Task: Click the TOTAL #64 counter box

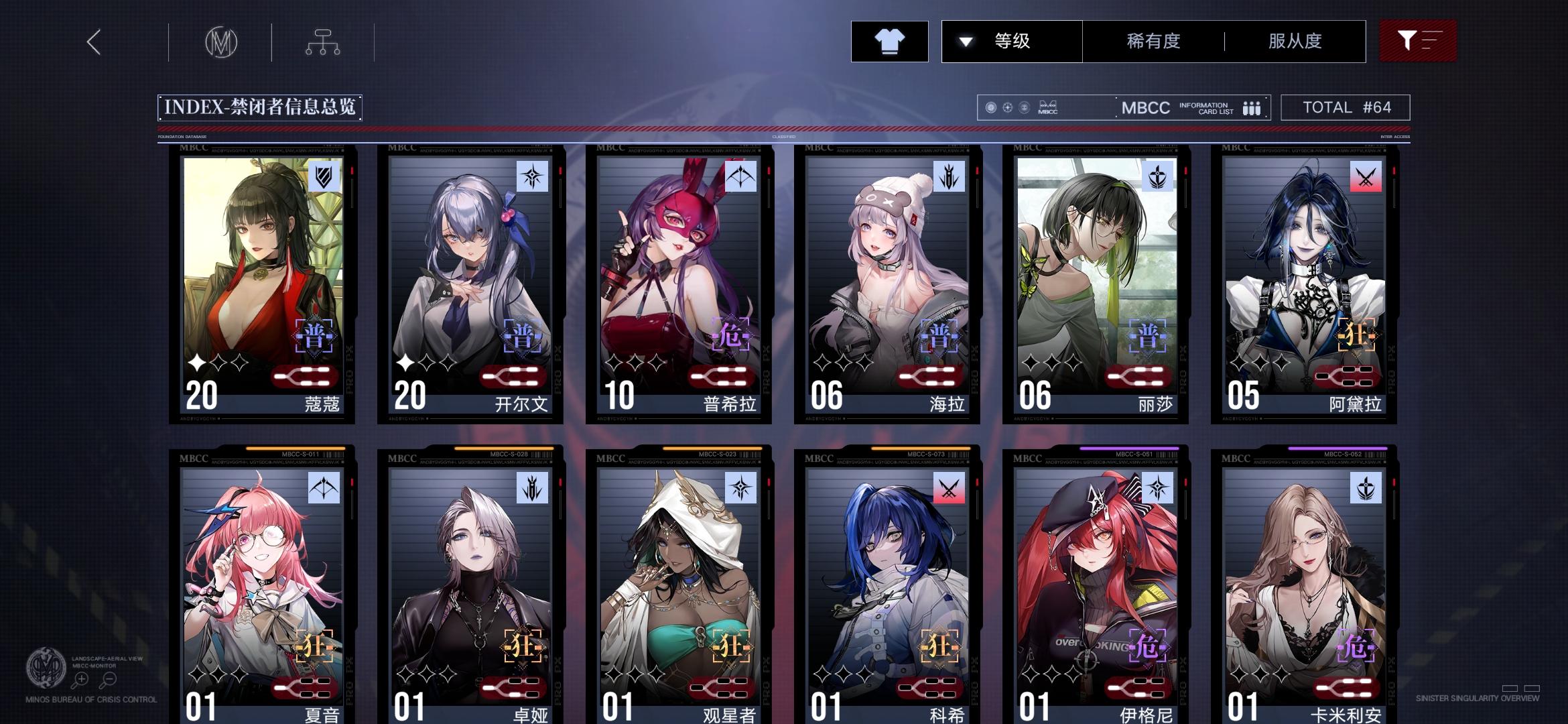Action: tap(1344, 107)
